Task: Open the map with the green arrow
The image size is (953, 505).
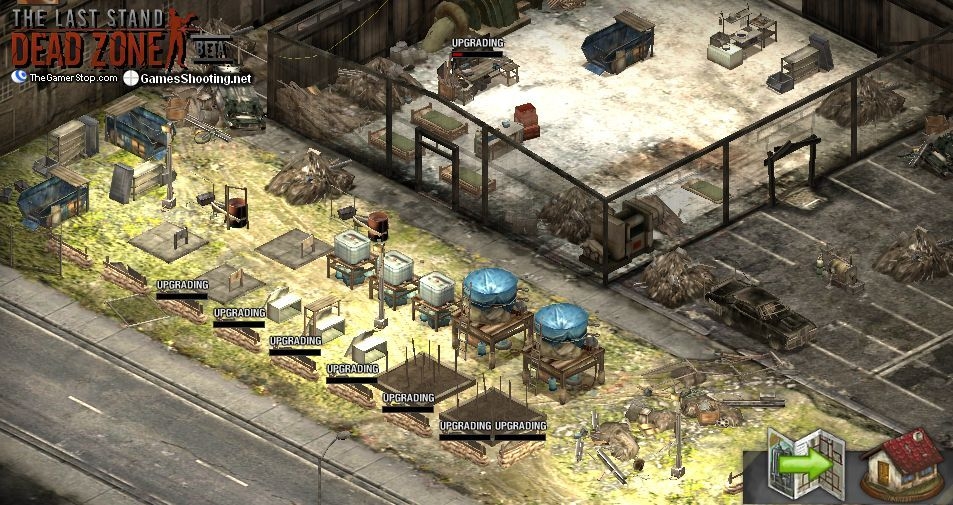Action: tap(805, 464)
